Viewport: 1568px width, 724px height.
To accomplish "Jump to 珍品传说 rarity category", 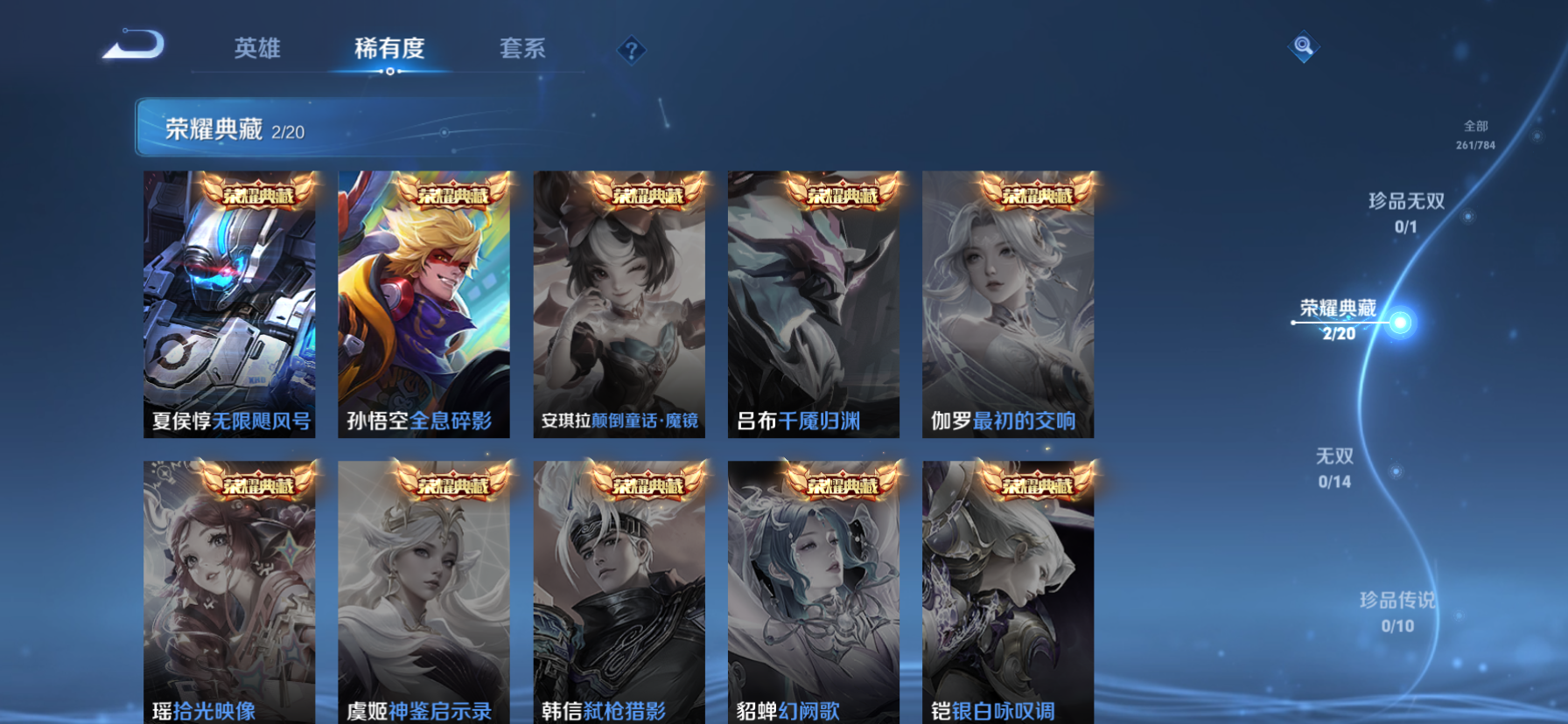I will [x=1397, y=611].
